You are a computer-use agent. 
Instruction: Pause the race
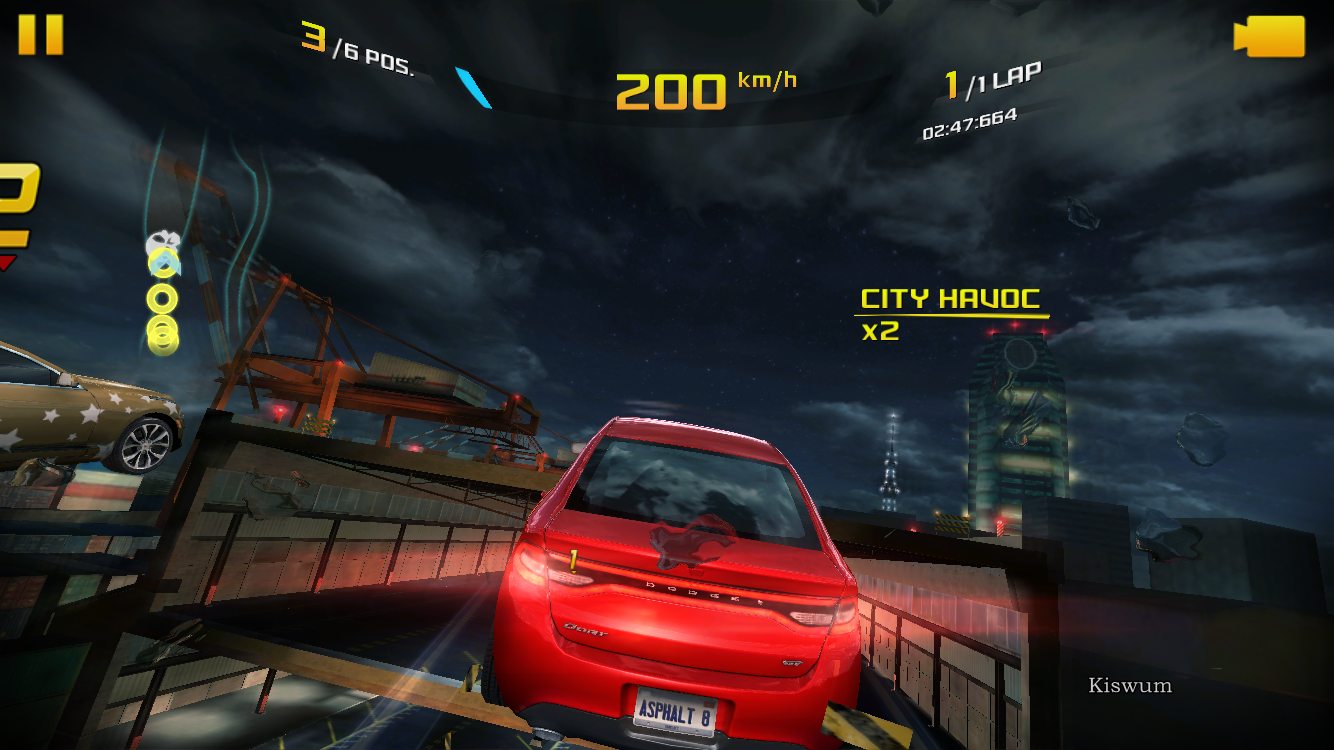click(x=40, y=35)
